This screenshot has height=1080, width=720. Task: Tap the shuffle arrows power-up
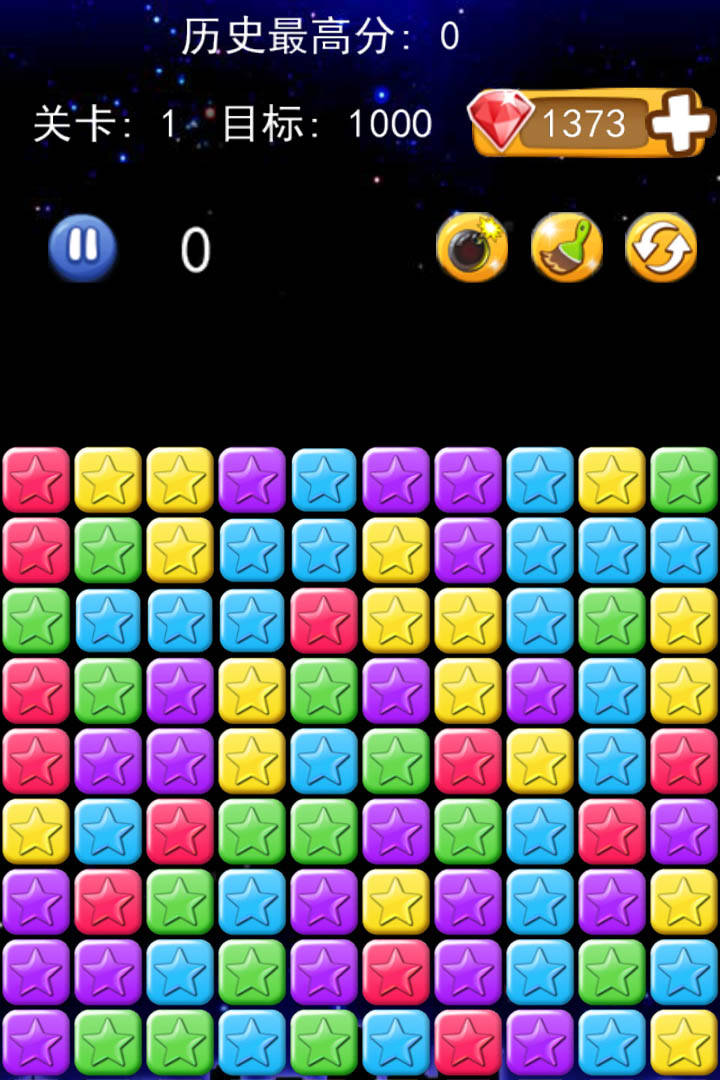tap(661, 247)
